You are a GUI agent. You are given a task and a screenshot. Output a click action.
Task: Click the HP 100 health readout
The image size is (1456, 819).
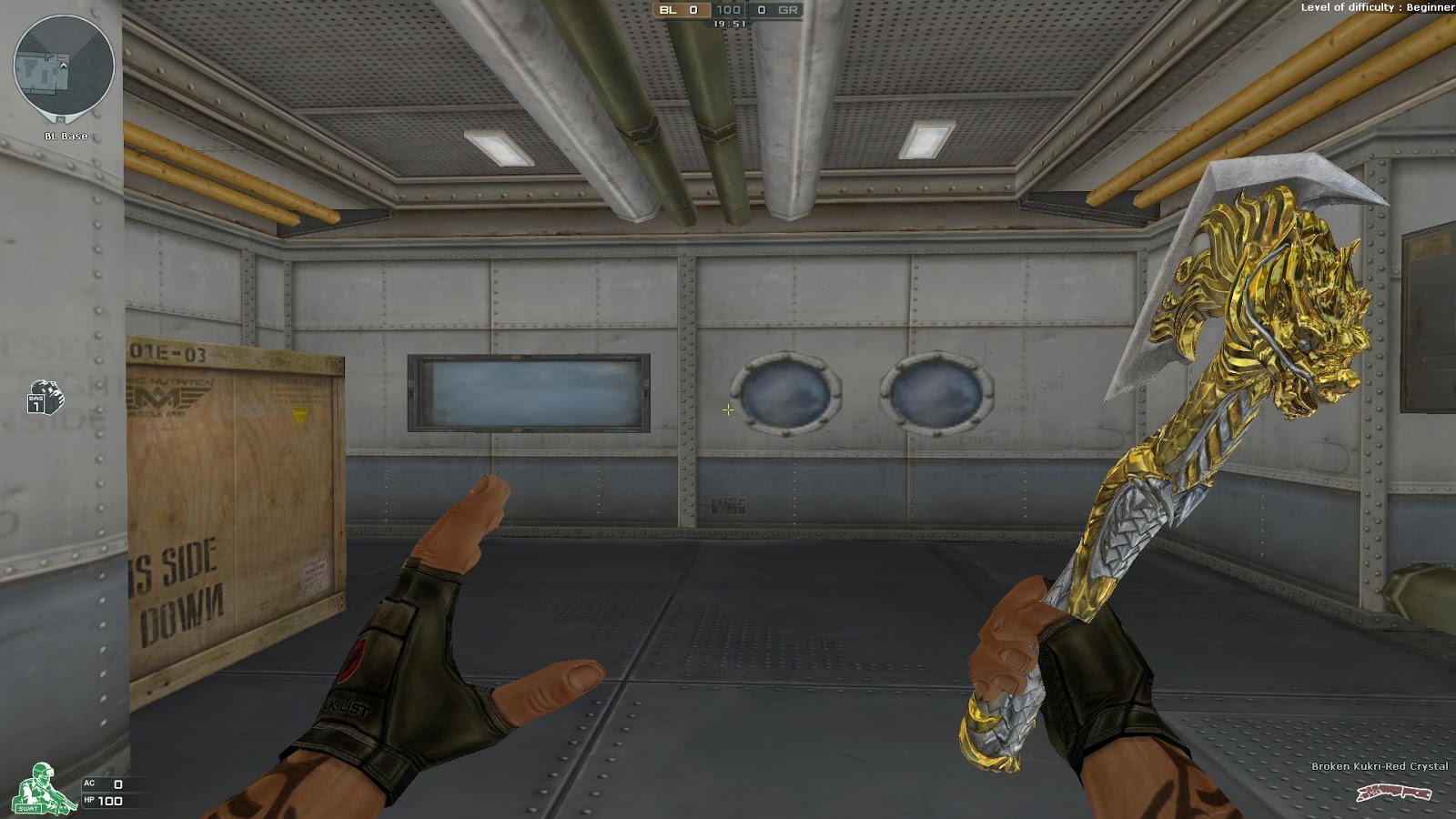tap(105, 801)
